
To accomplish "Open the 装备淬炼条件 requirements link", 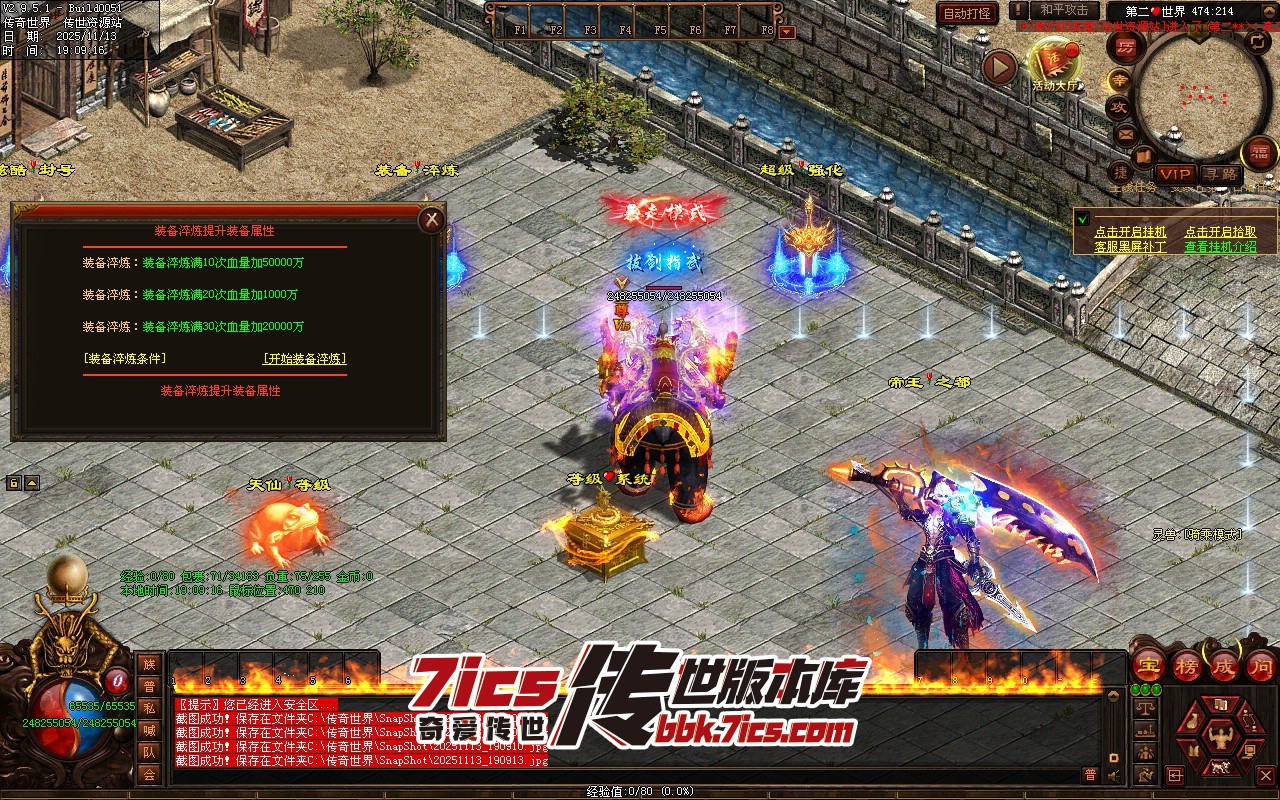I will point(125,359).
